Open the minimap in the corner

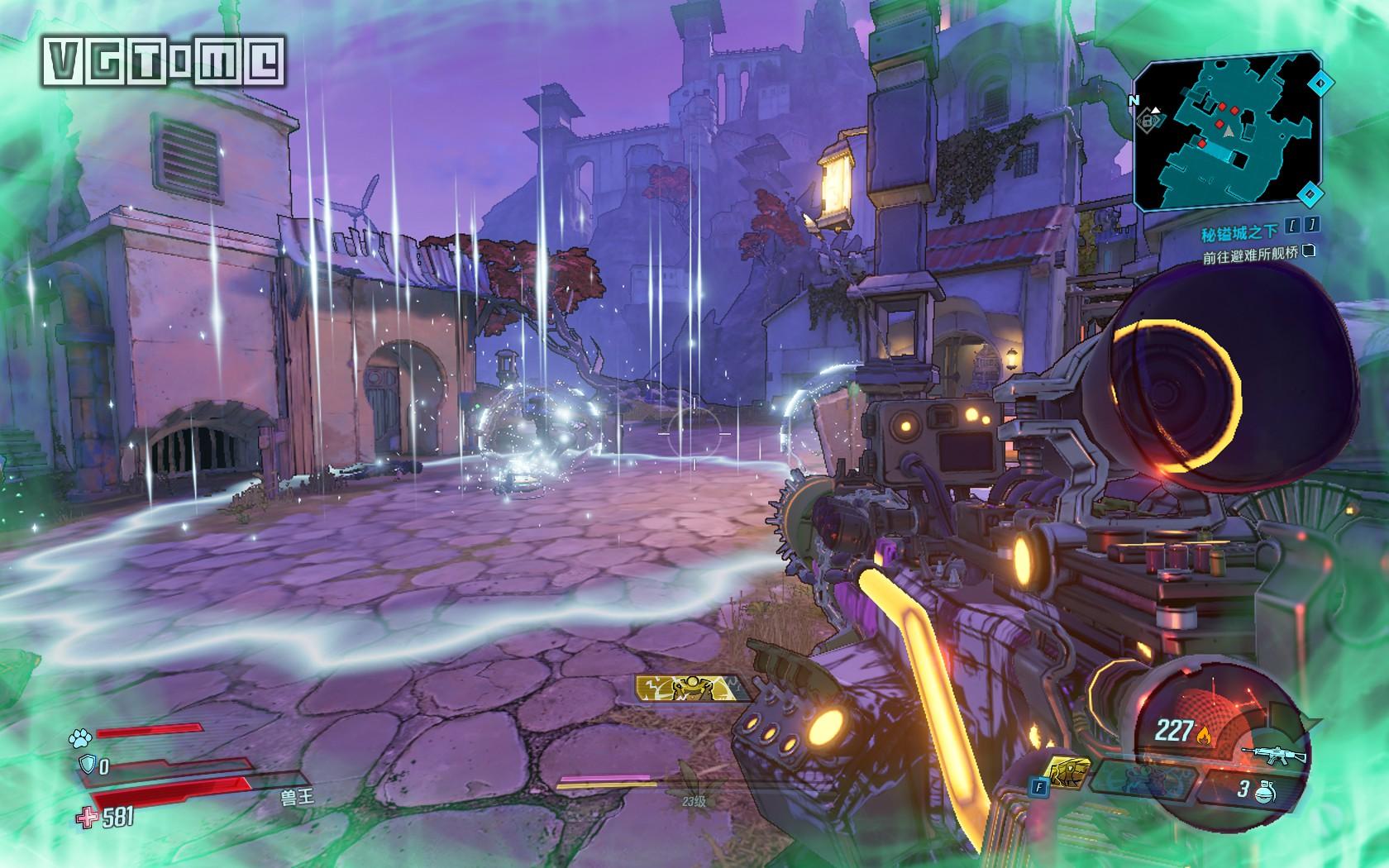pos(1226,132)
